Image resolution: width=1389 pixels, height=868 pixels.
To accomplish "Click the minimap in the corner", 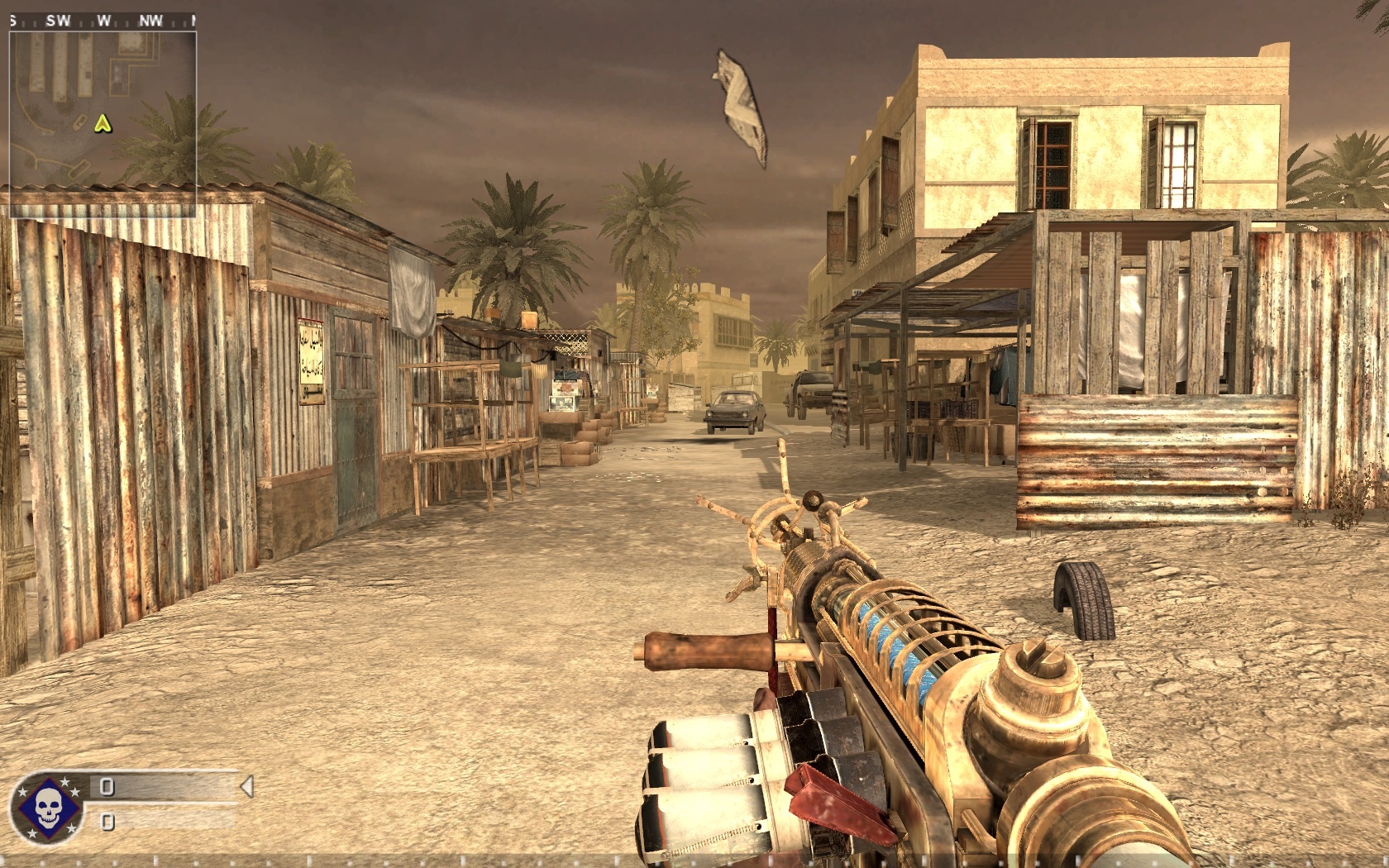I will [103, 116].
